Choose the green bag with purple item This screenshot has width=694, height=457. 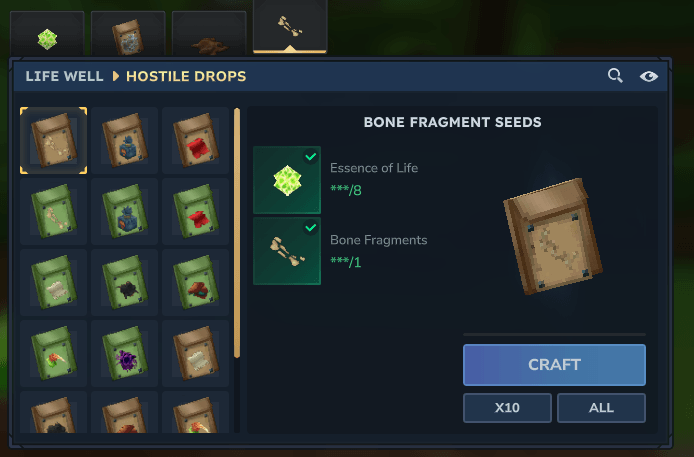click(124, 354)
